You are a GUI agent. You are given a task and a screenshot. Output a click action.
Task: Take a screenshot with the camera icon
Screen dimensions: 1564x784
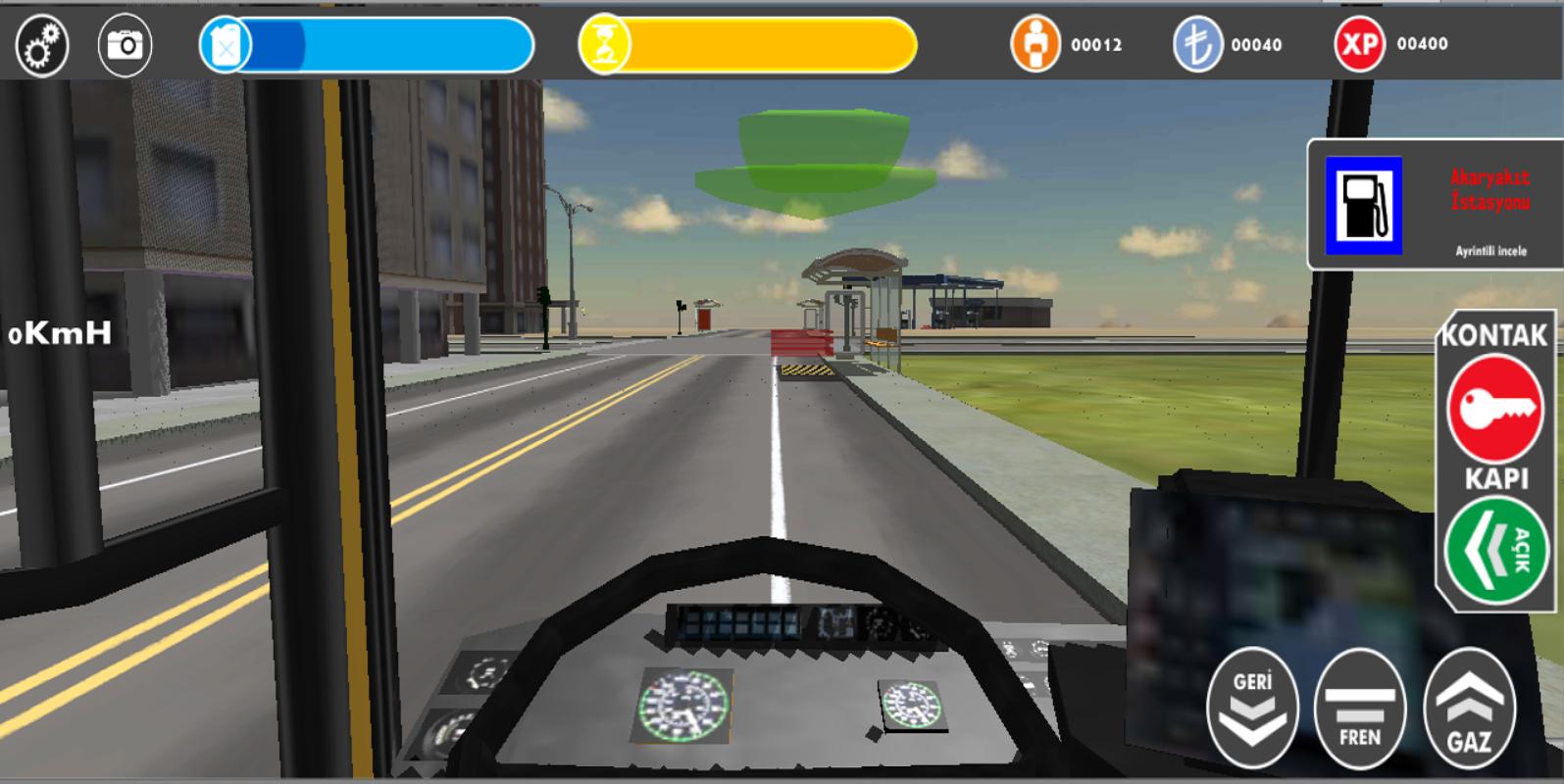126,42
